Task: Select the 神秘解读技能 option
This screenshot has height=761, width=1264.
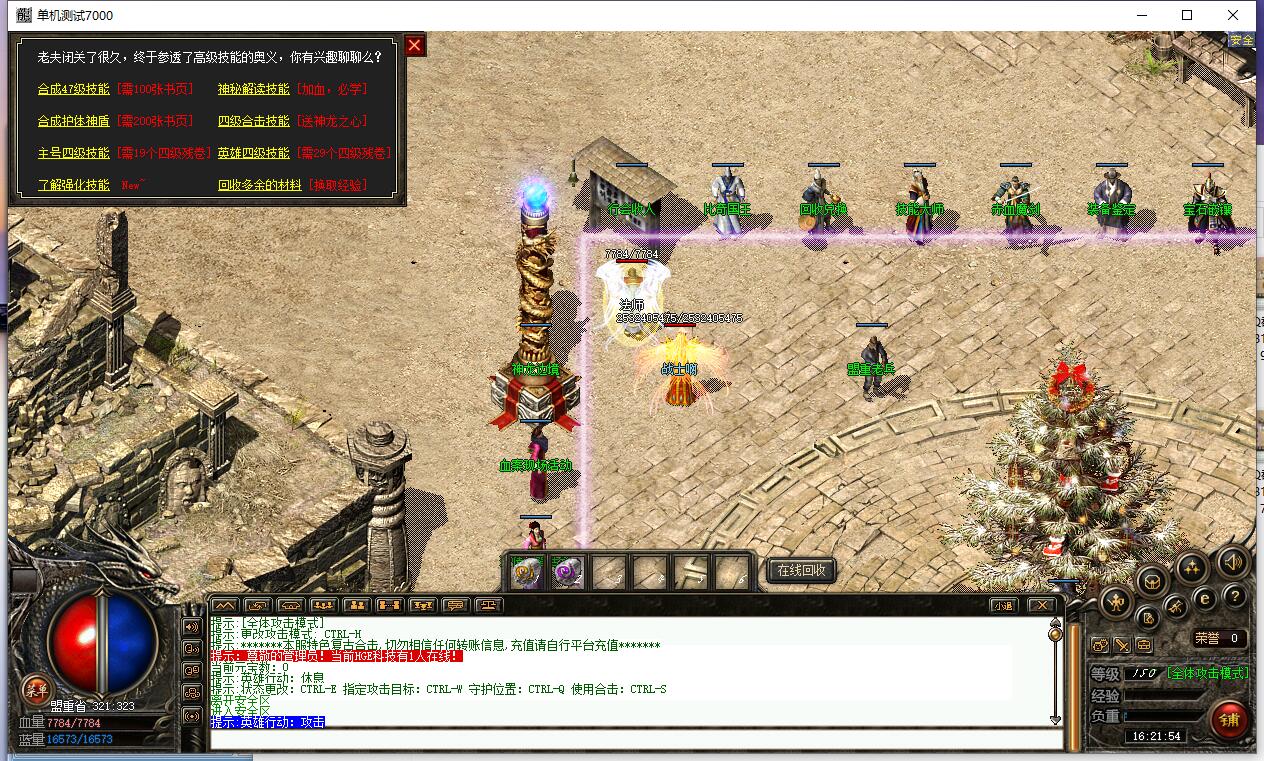Action: (x=254, y=89)
